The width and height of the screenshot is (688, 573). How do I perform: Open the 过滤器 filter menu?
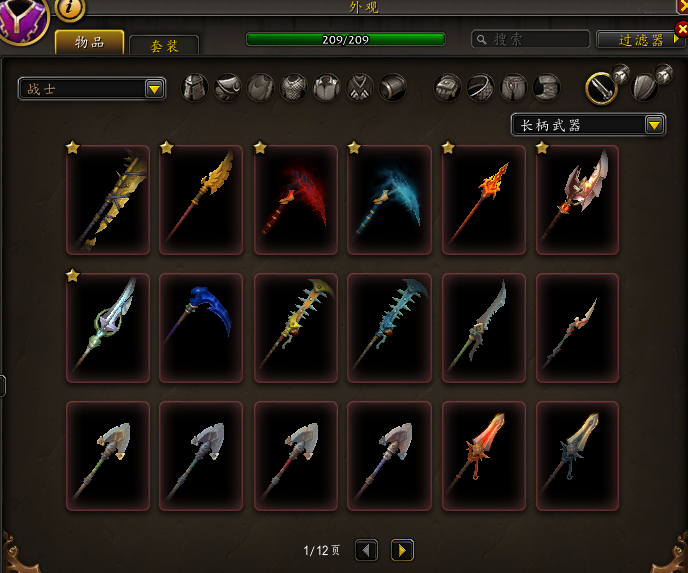pyautogui.click(x=641, y=40)
